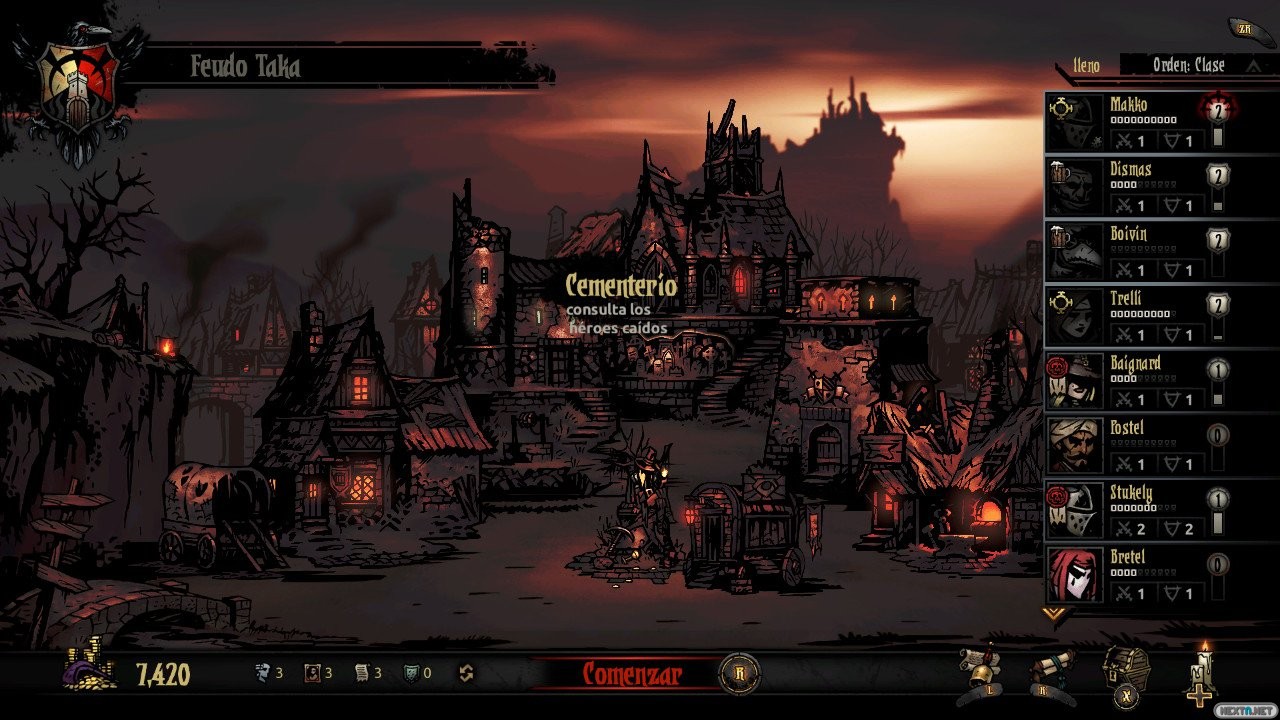Click the heirloom exchange arrows icon
Screen dimensions: 1280x720
point(465,673)
